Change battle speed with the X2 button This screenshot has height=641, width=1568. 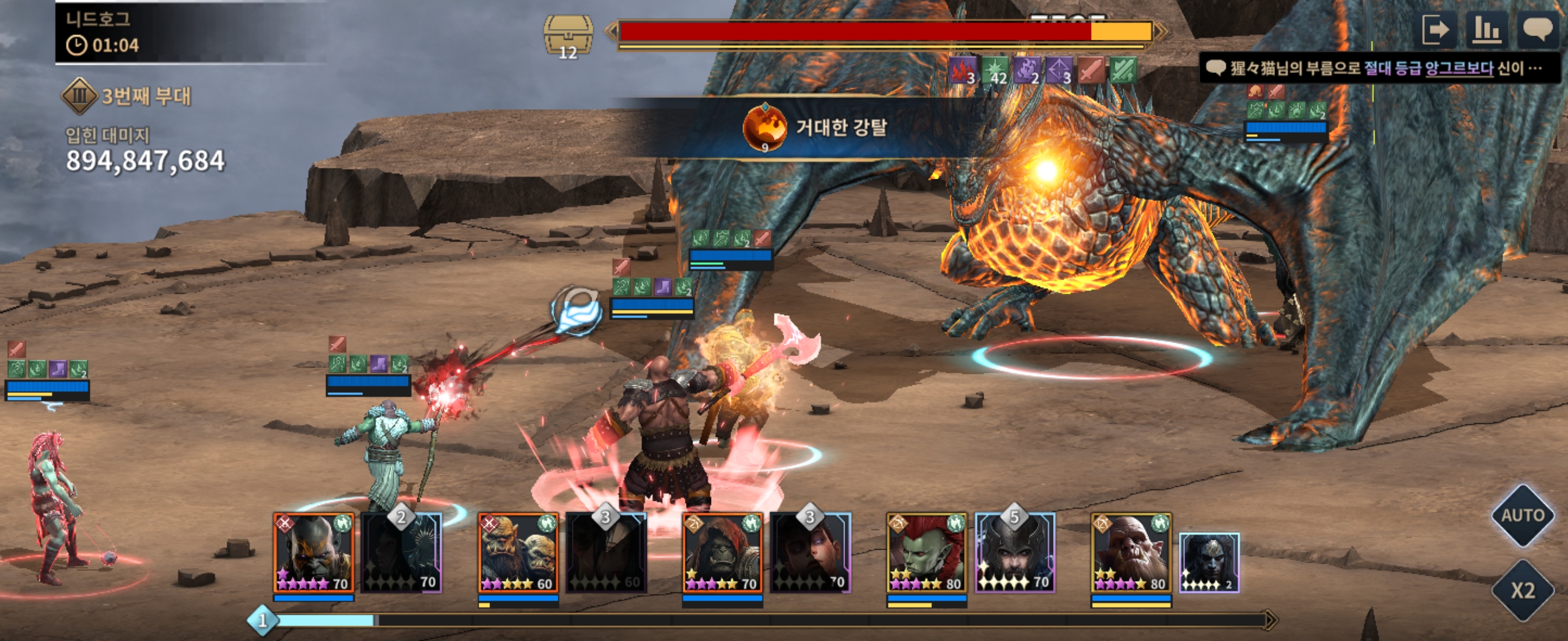pos(1522,590)
